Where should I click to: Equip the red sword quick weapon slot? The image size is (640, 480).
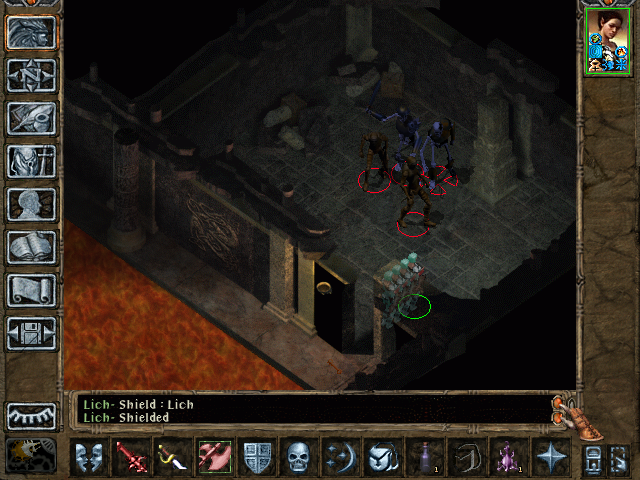131,458
